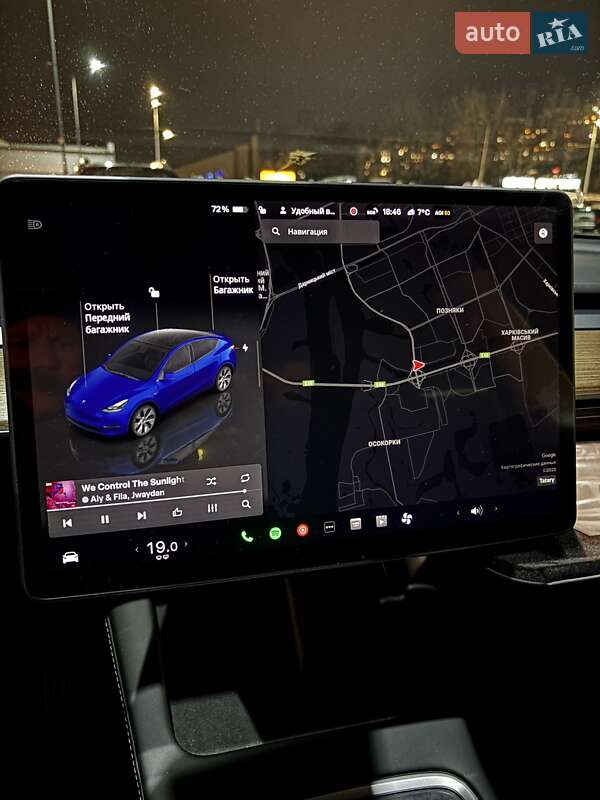Open the car controls menu
600x800 pixels.
pos(70,557)
